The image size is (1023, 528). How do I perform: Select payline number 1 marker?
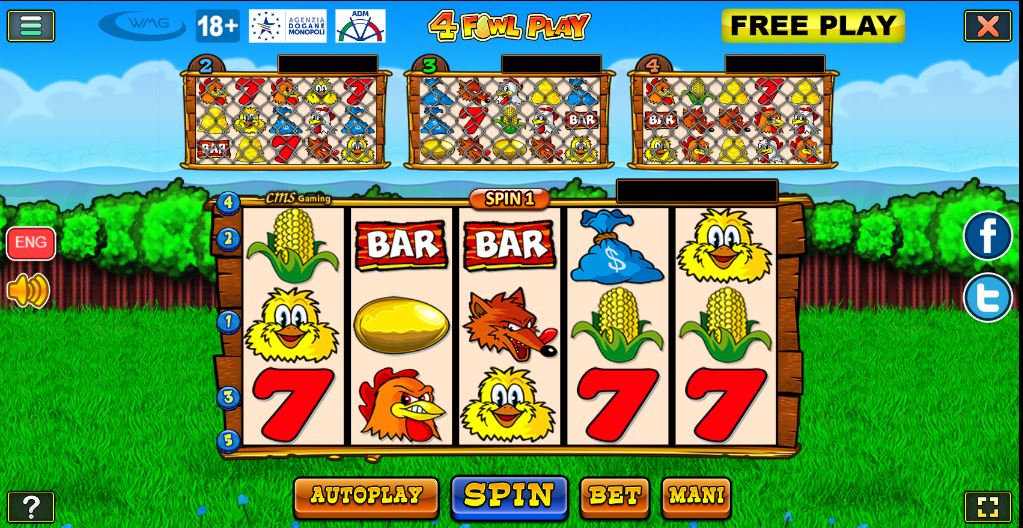[x=228, y=323]
